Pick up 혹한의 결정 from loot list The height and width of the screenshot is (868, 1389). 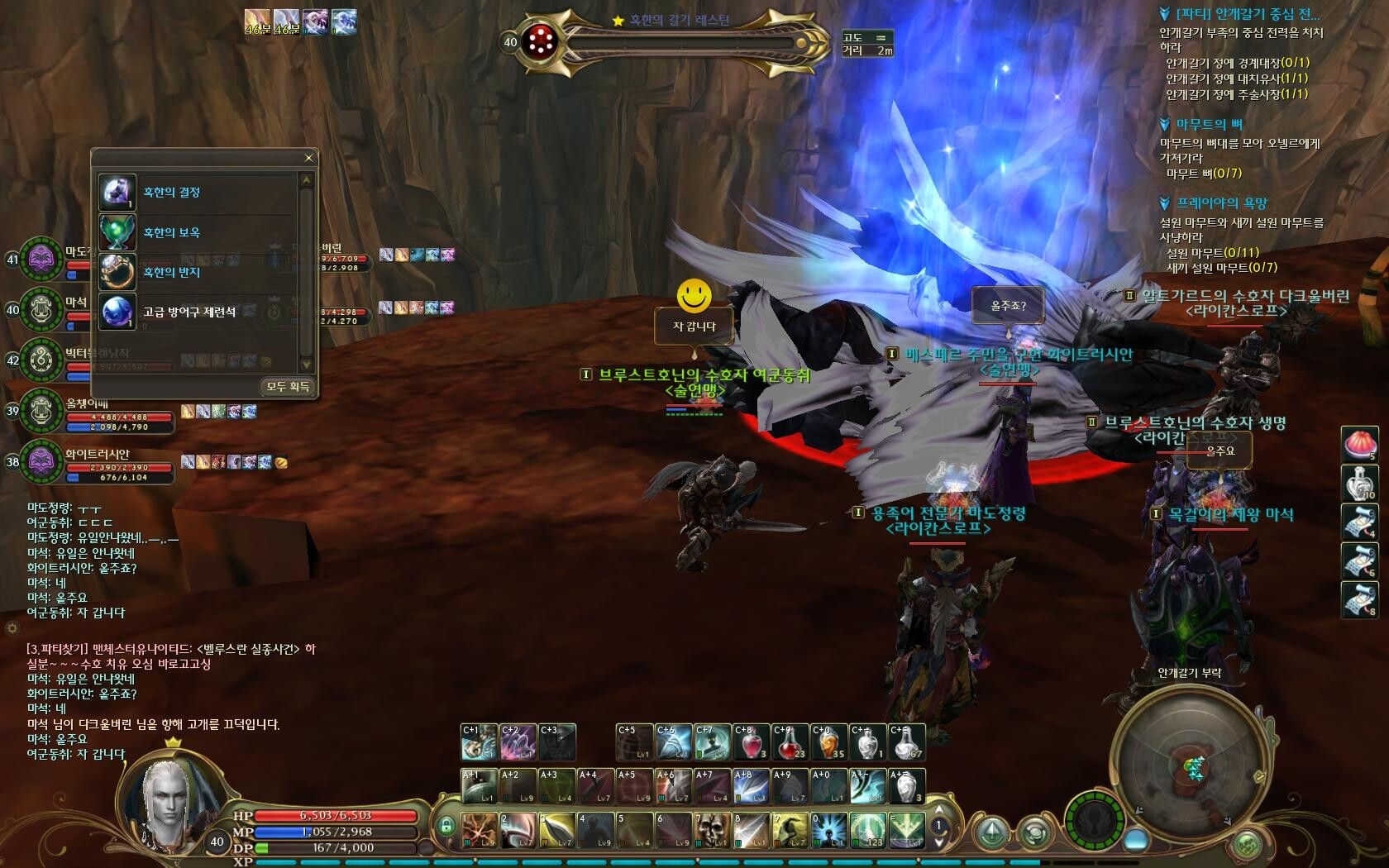[172, 193]
